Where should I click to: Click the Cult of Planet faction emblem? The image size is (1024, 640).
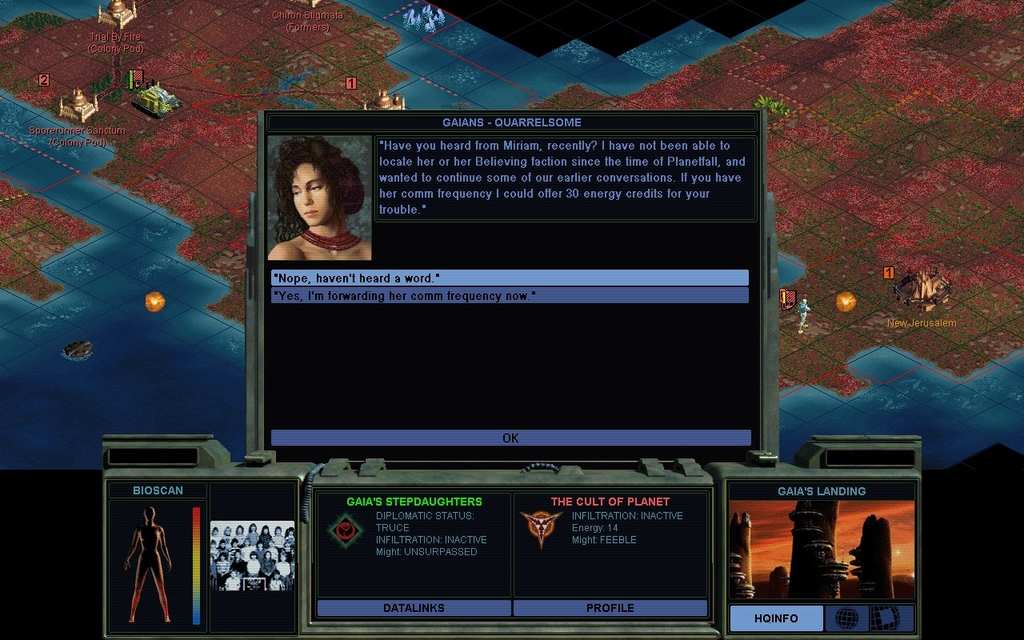tap(540, 526)
